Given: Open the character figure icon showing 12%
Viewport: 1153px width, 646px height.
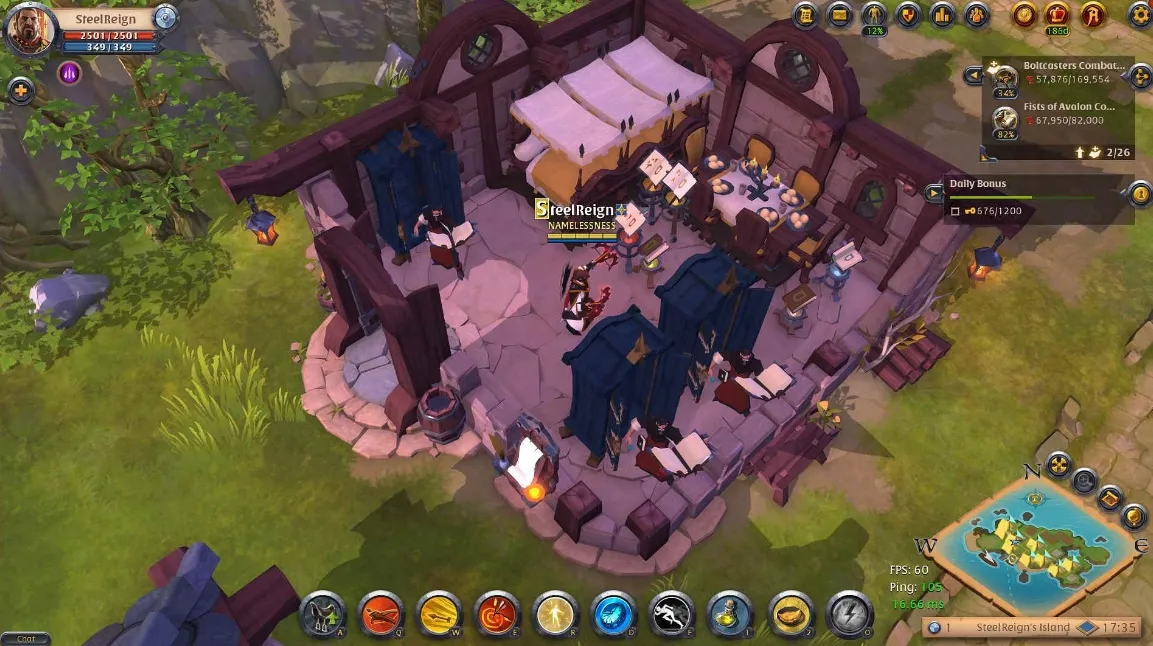Looking at the screenshot, I should (x=875, y=14).
